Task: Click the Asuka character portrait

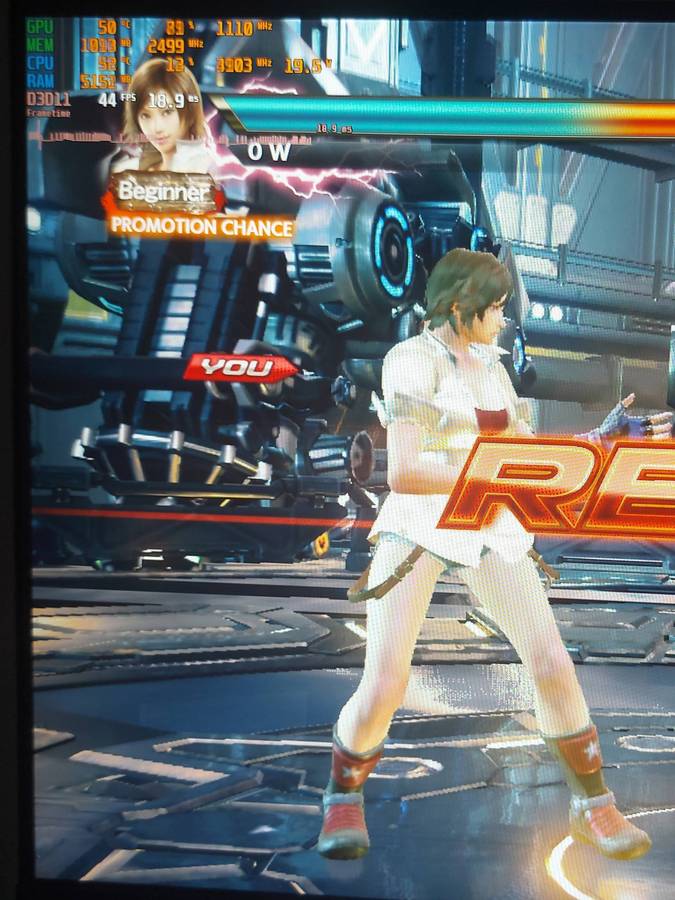Action: [165, 113]
